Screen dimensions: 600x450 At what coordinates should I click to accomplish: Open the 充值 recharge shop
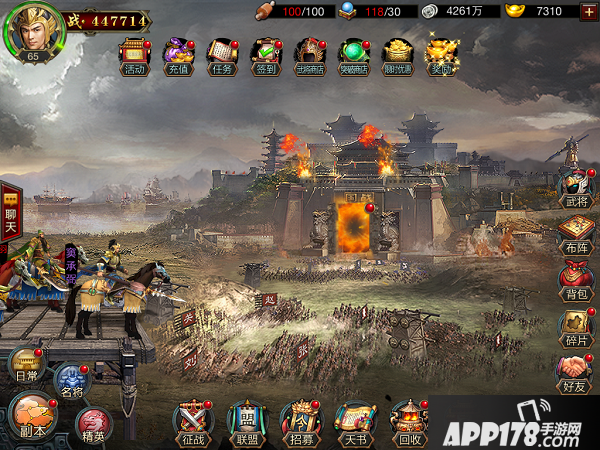point(177,54)
